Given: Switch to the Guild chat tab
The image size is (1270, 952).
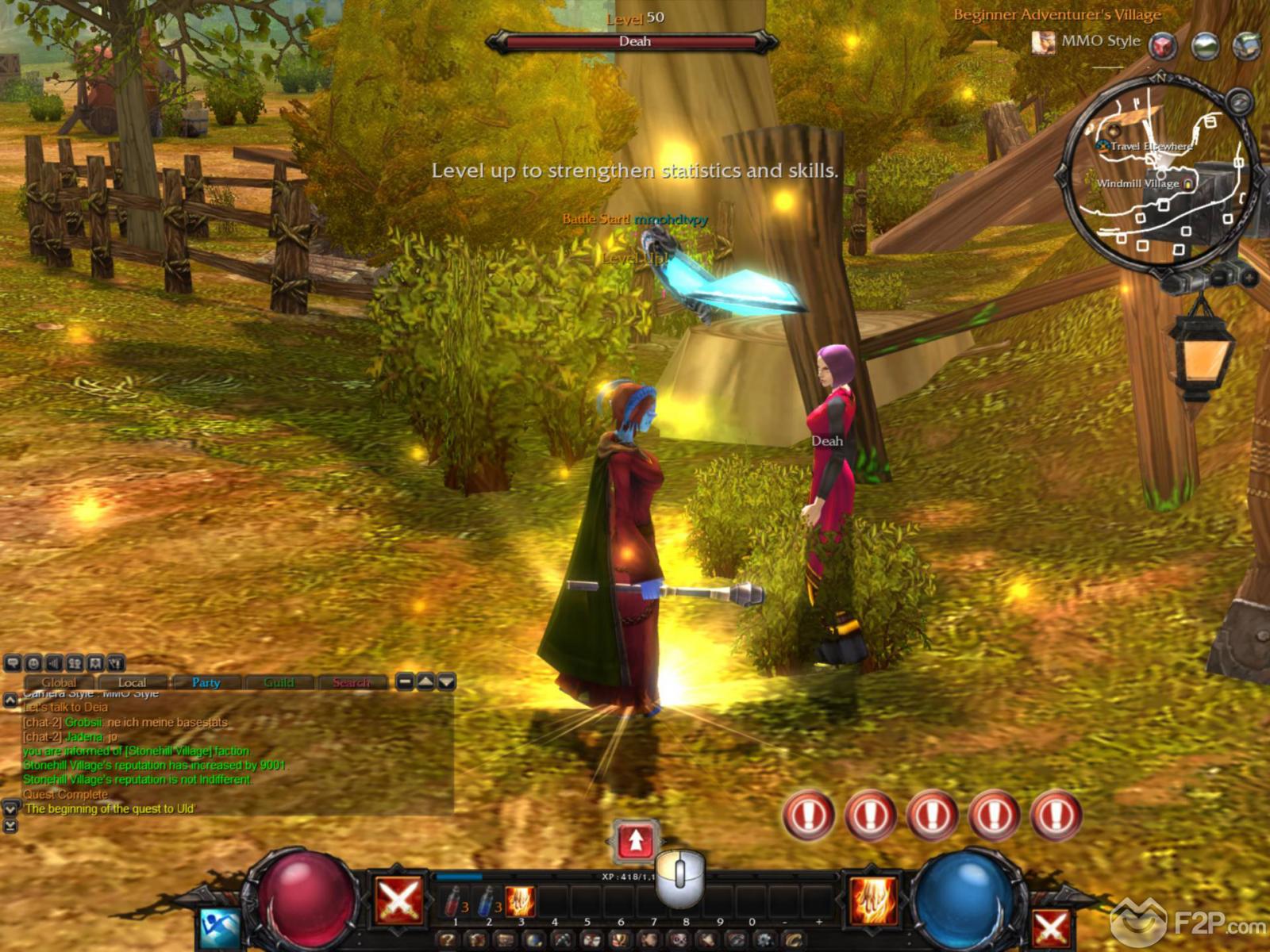Looking at the screenshot, I should (x=279, y=682).
